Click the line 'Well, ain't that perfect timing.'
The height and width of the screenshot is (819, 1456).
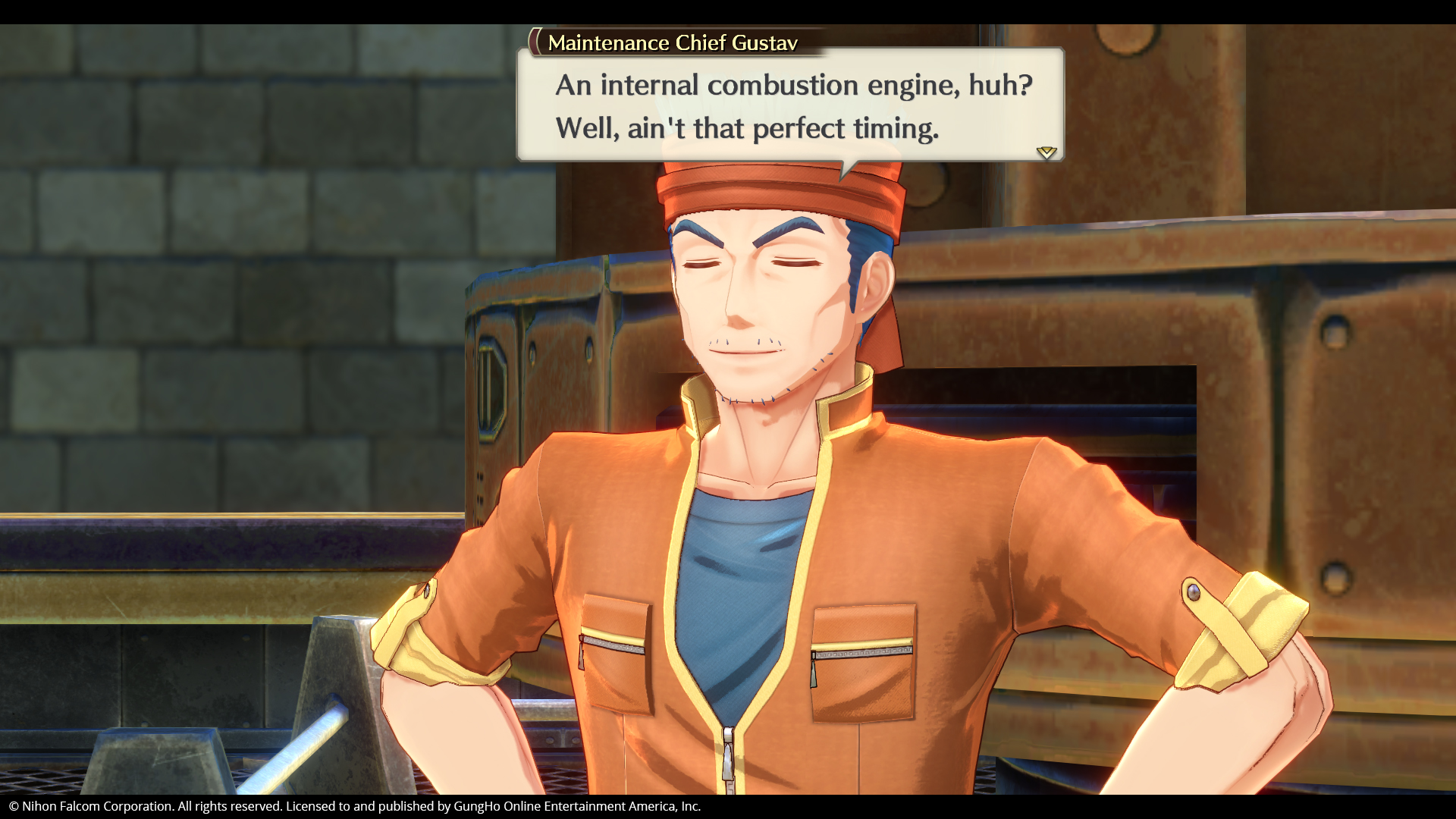pyautogui.click(x=747, y=128)
